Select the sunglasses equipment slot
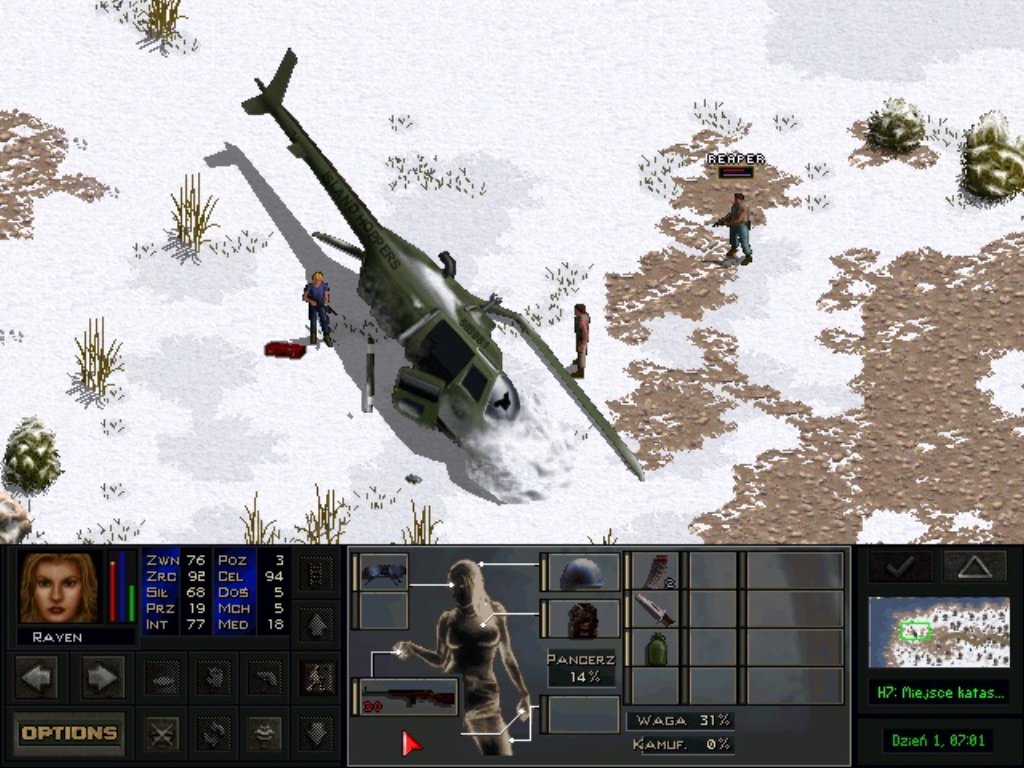Image resolution: width=1024 pixels, height=768 pixels. [384, 572]
